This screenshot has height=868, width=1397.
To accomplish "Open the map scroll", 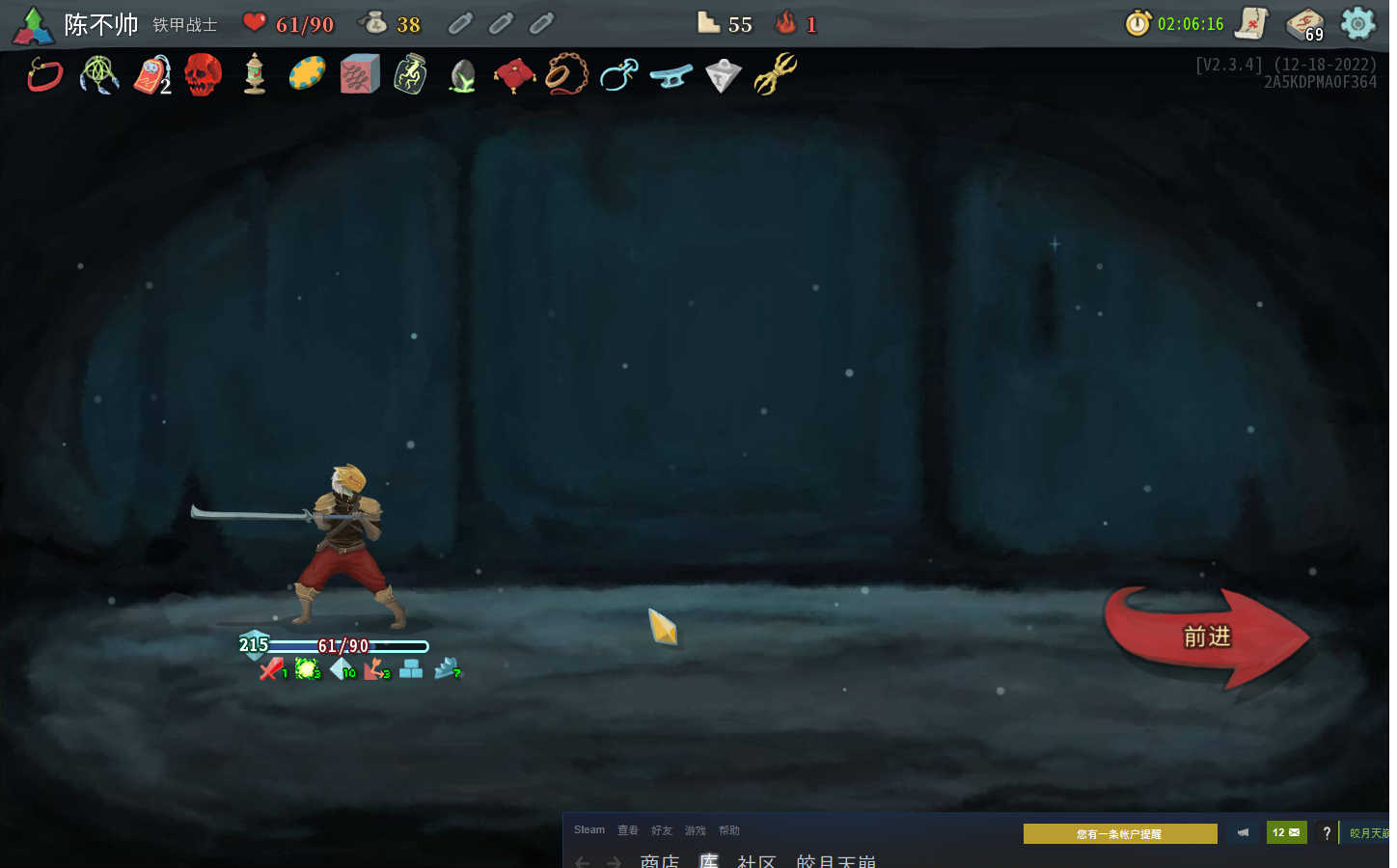I will (1251, 23).
